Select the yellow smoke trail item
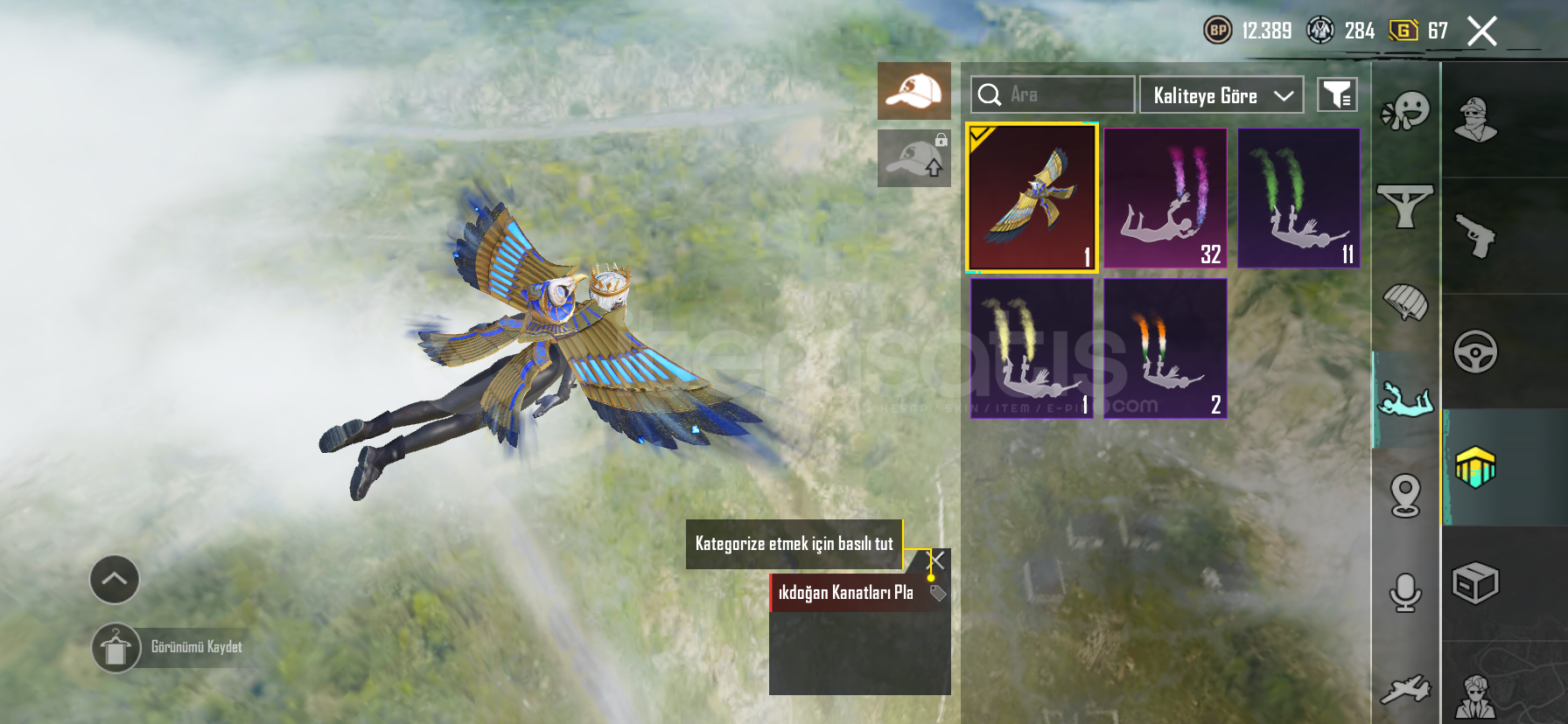 [x=1032, y=348]
